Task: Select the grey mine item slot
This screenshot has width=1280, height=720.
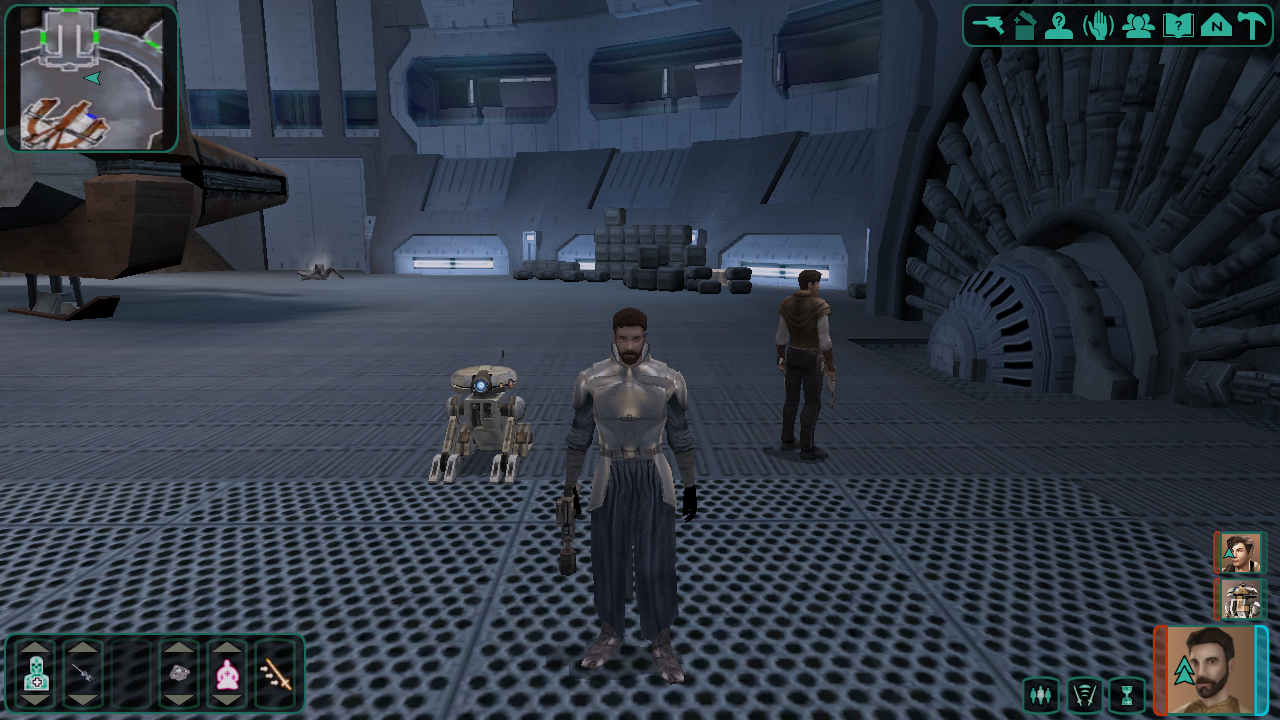Action: (180, 675)
